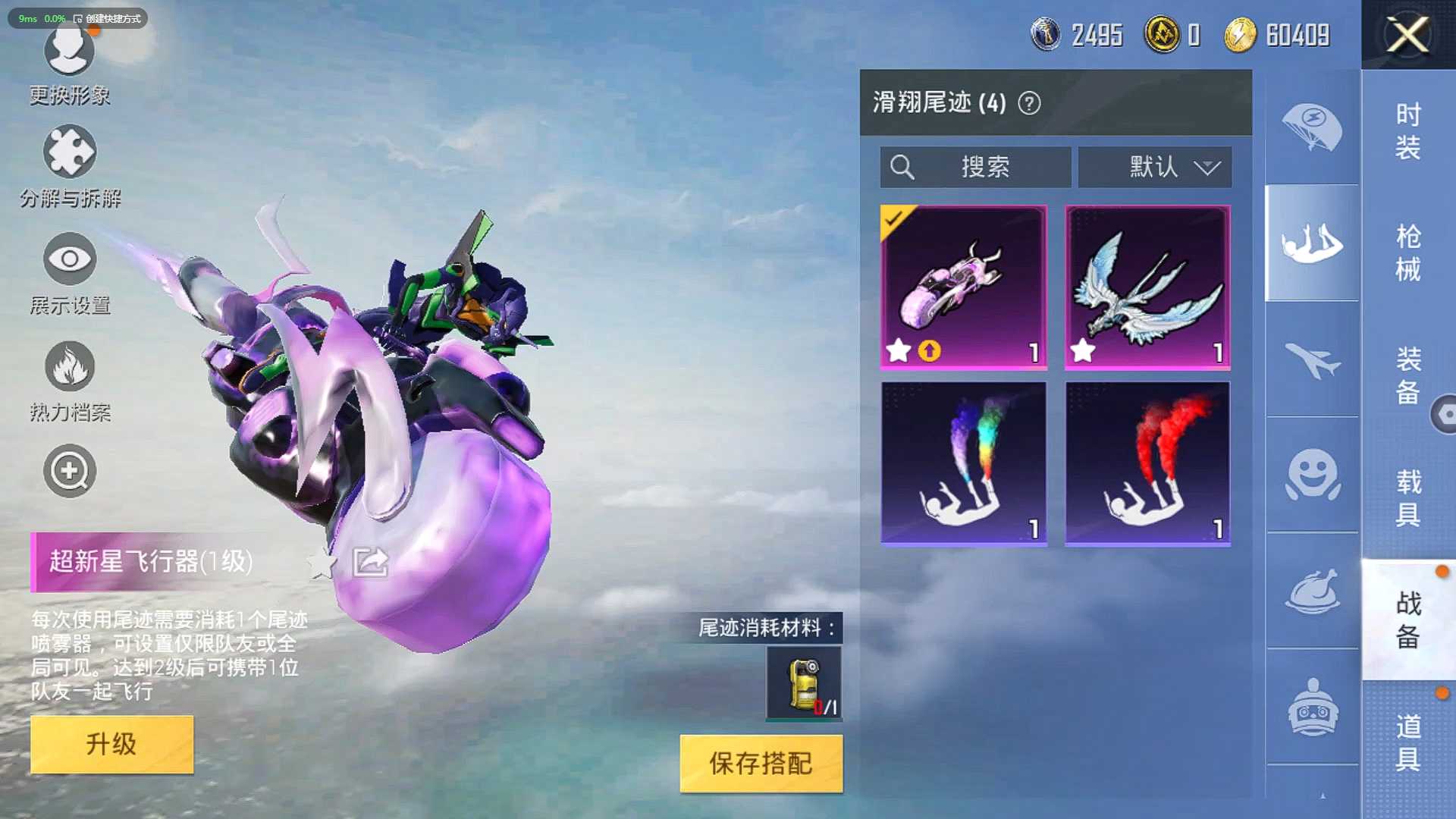Screen dimensions: 1456x819
Task: Save loadout with 保存搭配 button
Action: (761, 763)
